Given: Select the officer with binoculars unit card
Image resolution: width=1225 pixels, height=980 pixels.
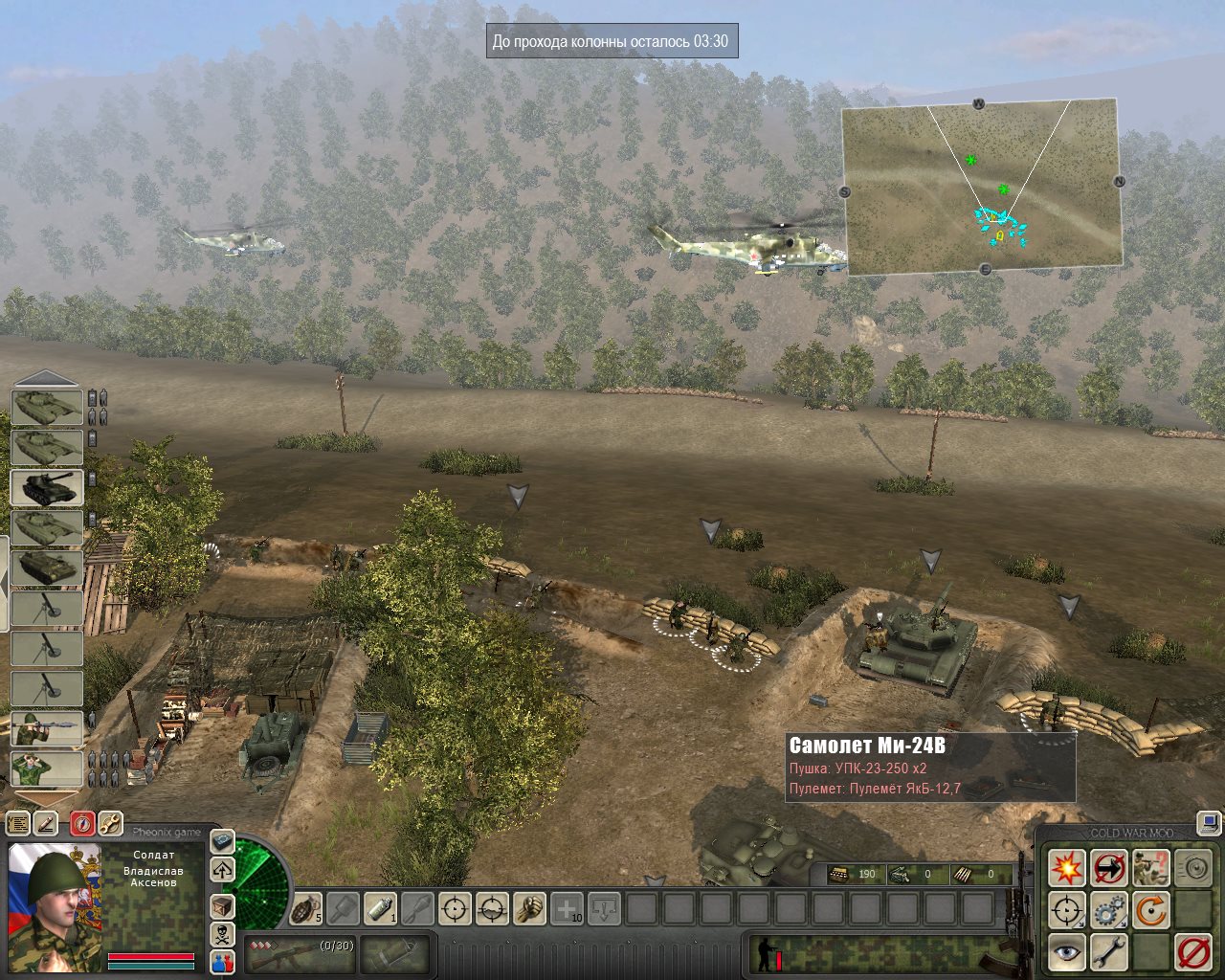Looking at the screenshot, I should click(x=47, y=768).
